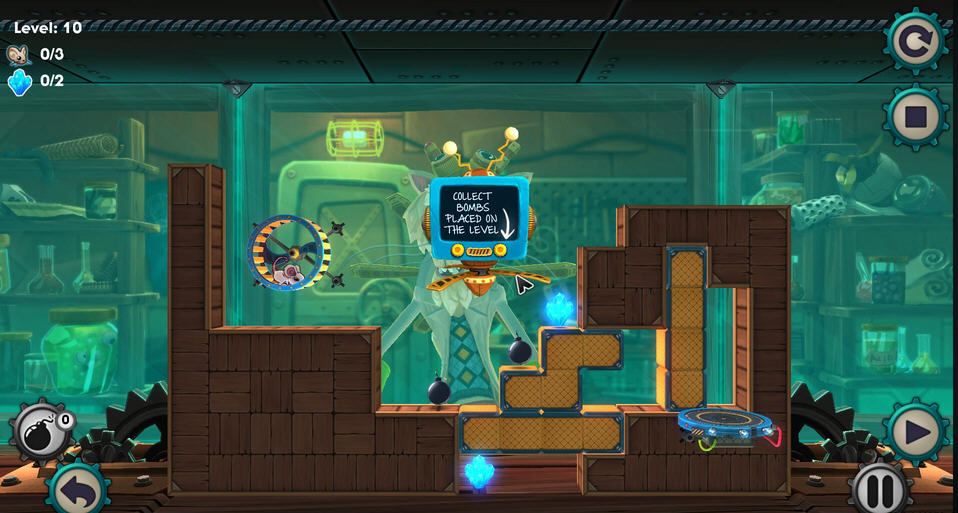The width and height of the screenshot is (958, 513).
Task: Select the bomb item from inventory
Action: click(42, 432)
